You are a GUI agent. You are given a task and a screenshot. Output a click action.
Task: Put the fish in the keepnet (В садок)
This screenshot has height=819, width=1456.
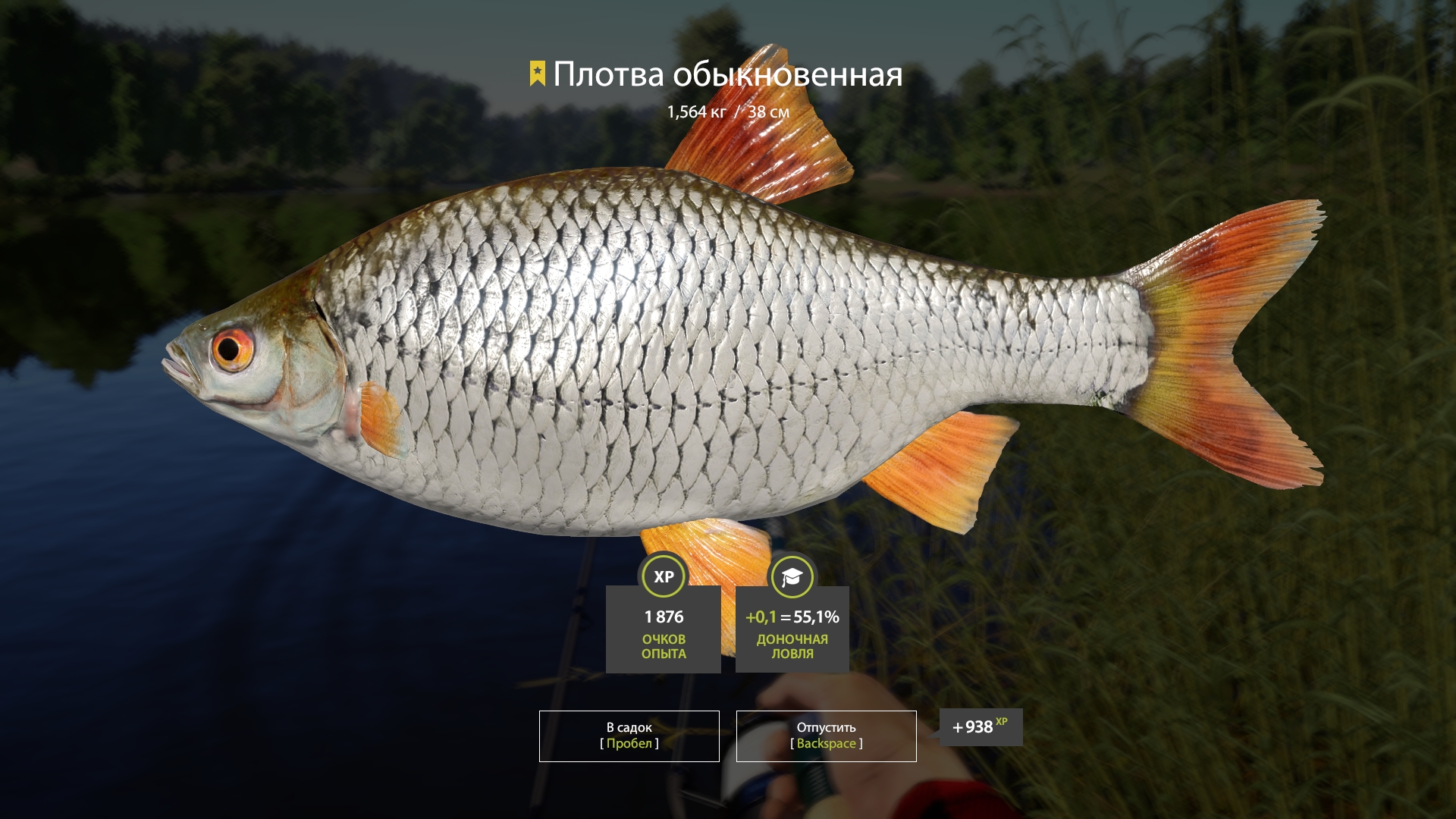629,736
